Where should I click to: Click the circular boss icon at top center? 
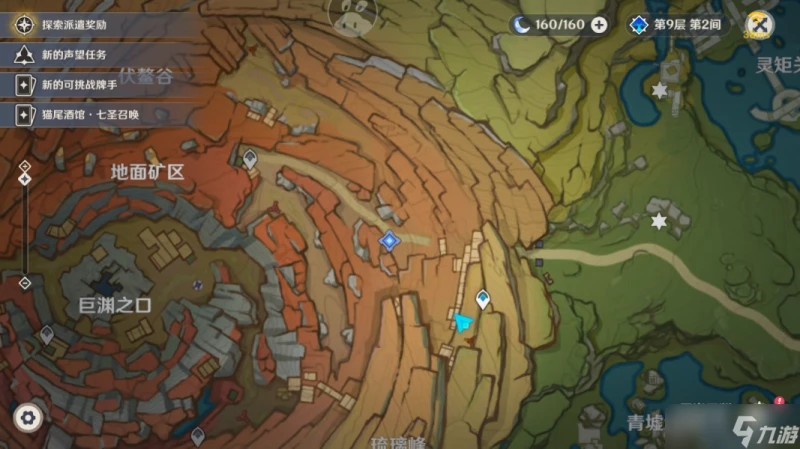click(353, 14)
